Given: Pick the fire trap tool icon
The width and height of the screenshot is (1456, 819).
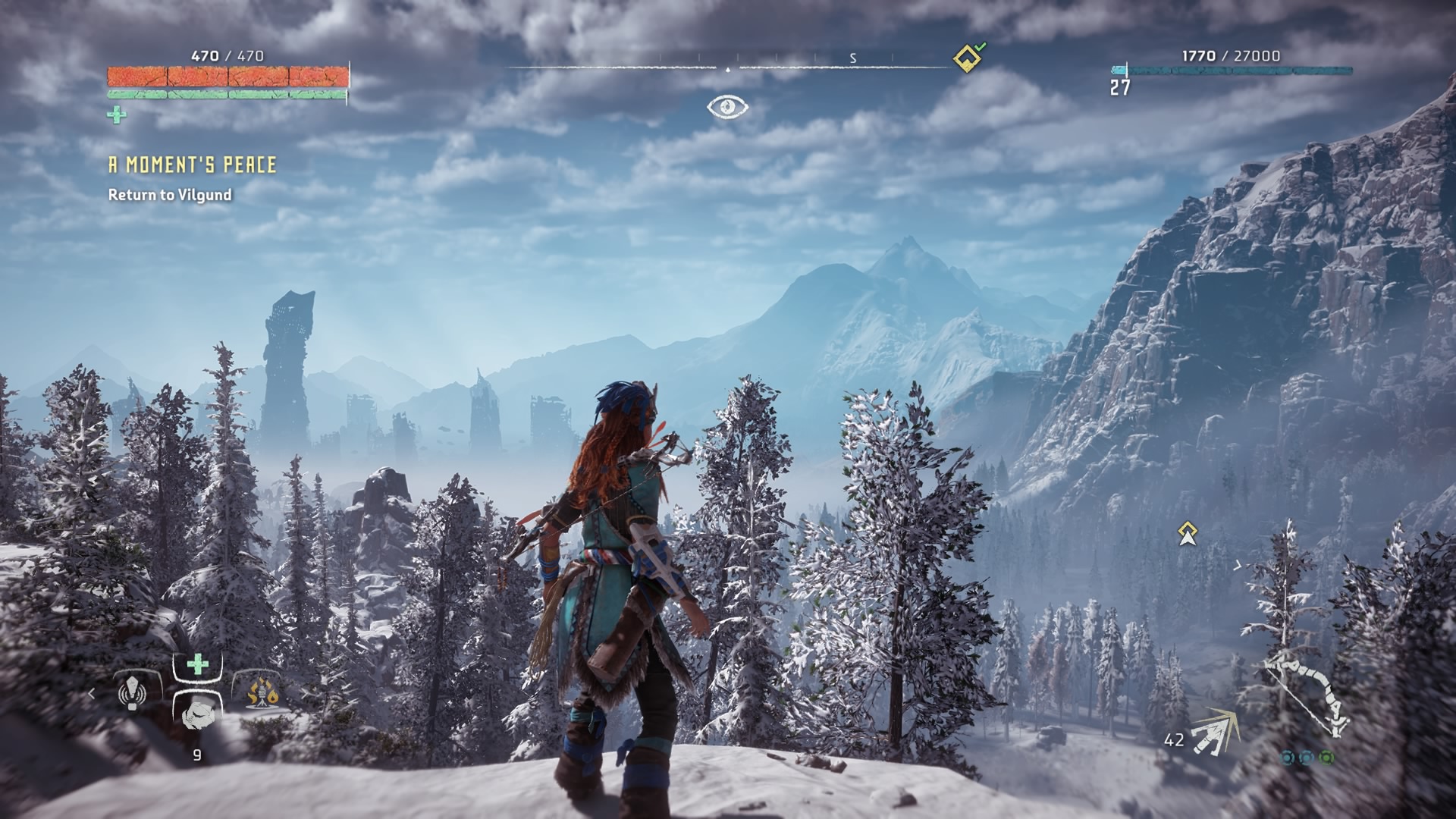Looking at the screenshot, I should coord(262,692).
